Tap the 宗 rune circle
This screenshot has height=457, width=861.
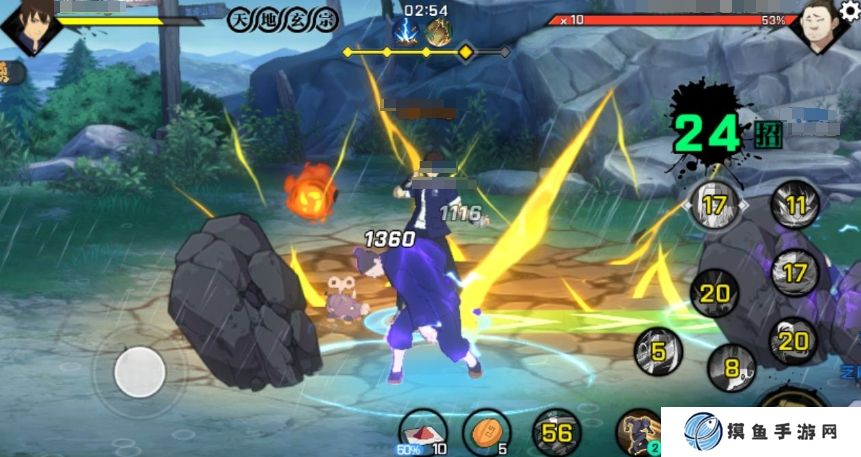tap(327, 20)
